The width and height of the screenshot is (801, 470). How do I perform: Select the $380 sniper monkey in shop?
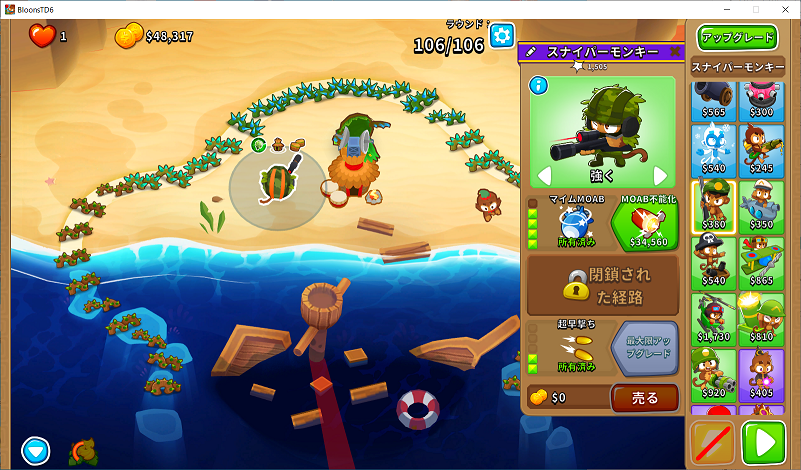pos(714,207)
